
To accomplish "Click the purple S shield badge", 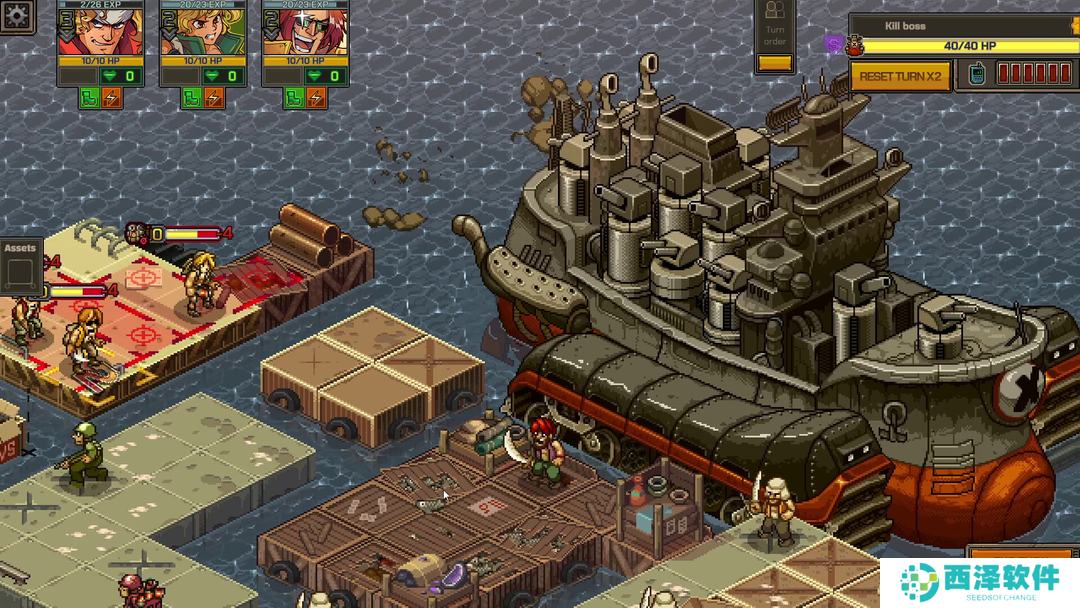I will pyautogui.click(x=834, y=44).
